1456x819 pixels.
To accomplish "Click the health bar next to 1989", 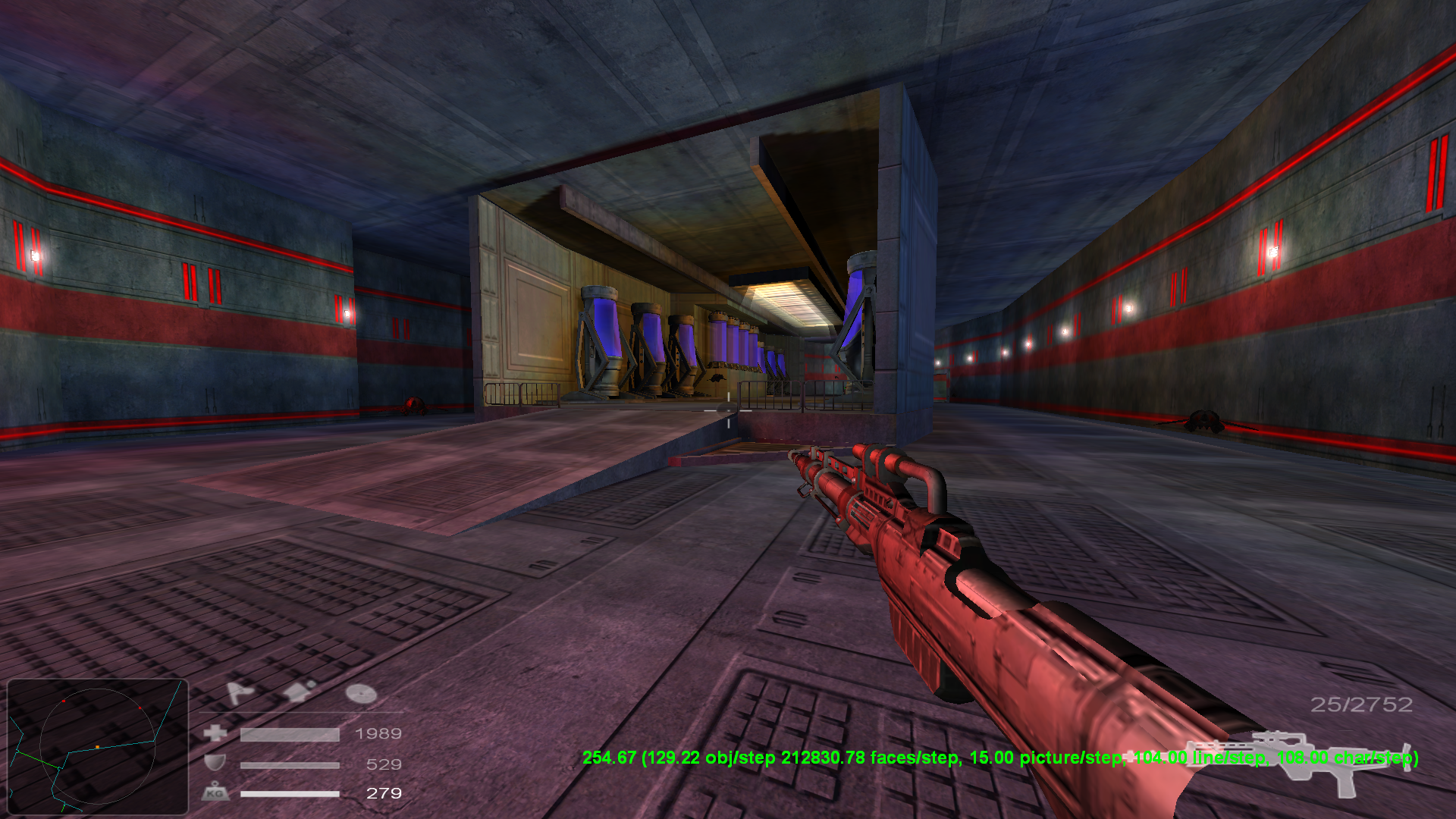I will 289,735.
